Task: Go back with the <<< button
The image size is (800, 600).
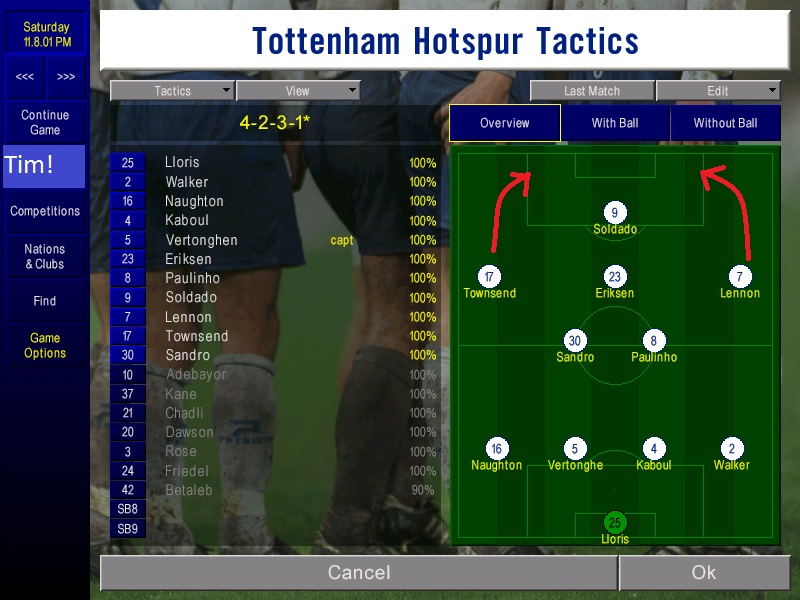Action: 25,77
